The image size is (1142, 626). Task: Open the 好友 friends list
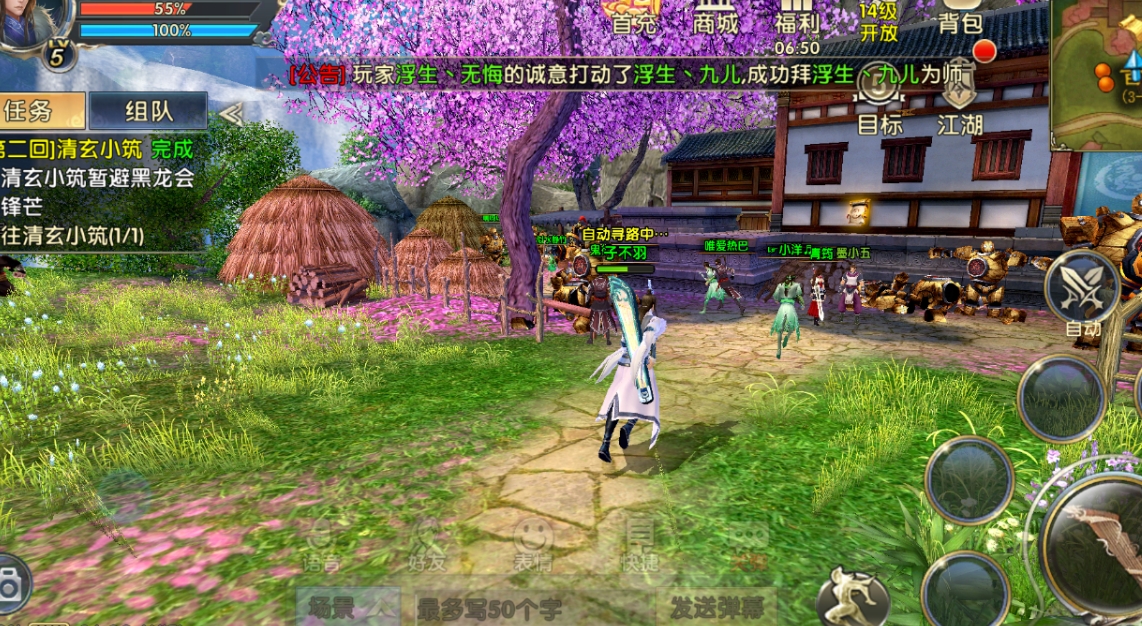tap(427, 546)
